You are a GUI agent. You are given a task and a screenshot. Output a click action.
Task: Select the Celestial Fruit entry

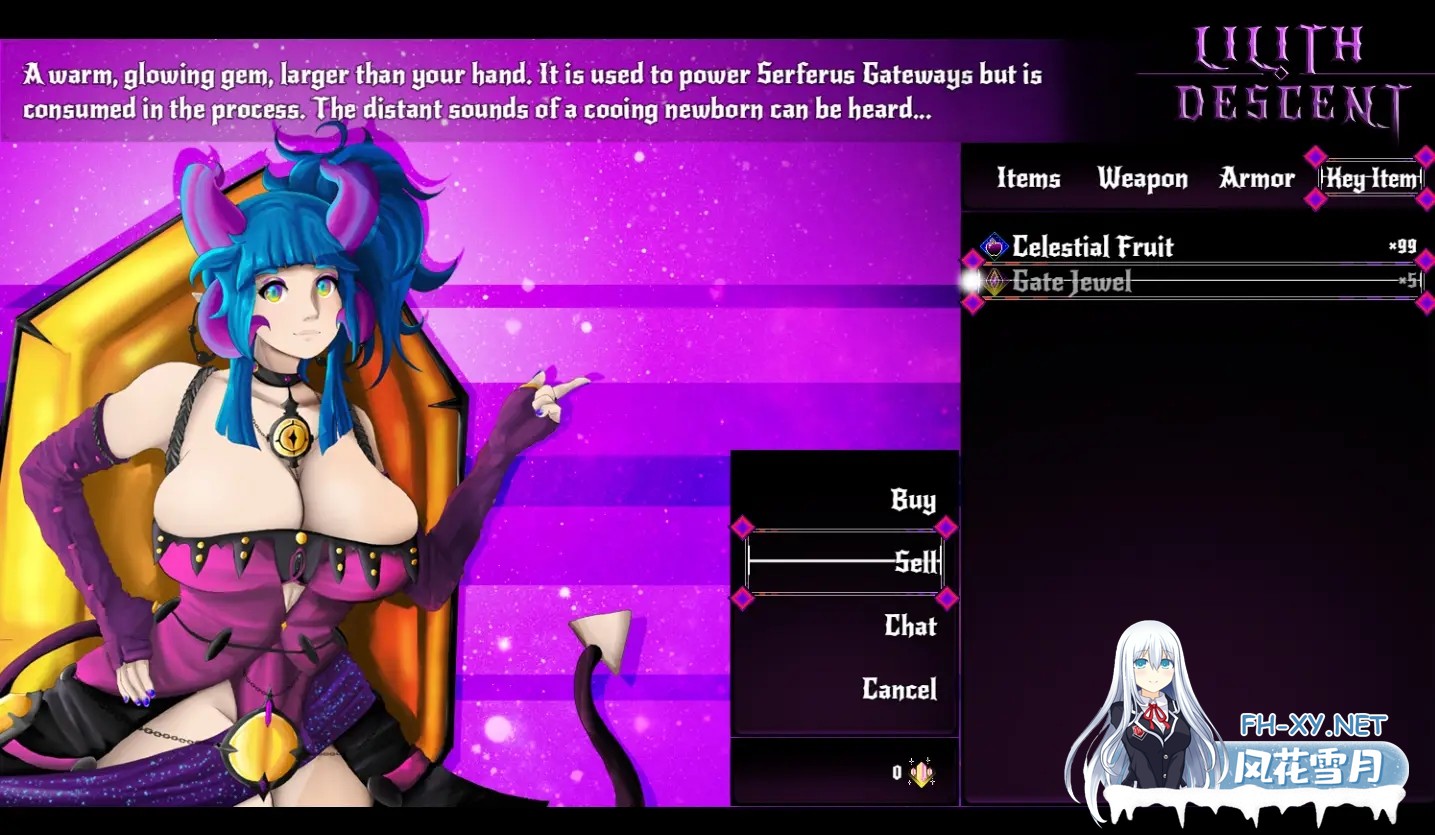(x=1090, y=247)
